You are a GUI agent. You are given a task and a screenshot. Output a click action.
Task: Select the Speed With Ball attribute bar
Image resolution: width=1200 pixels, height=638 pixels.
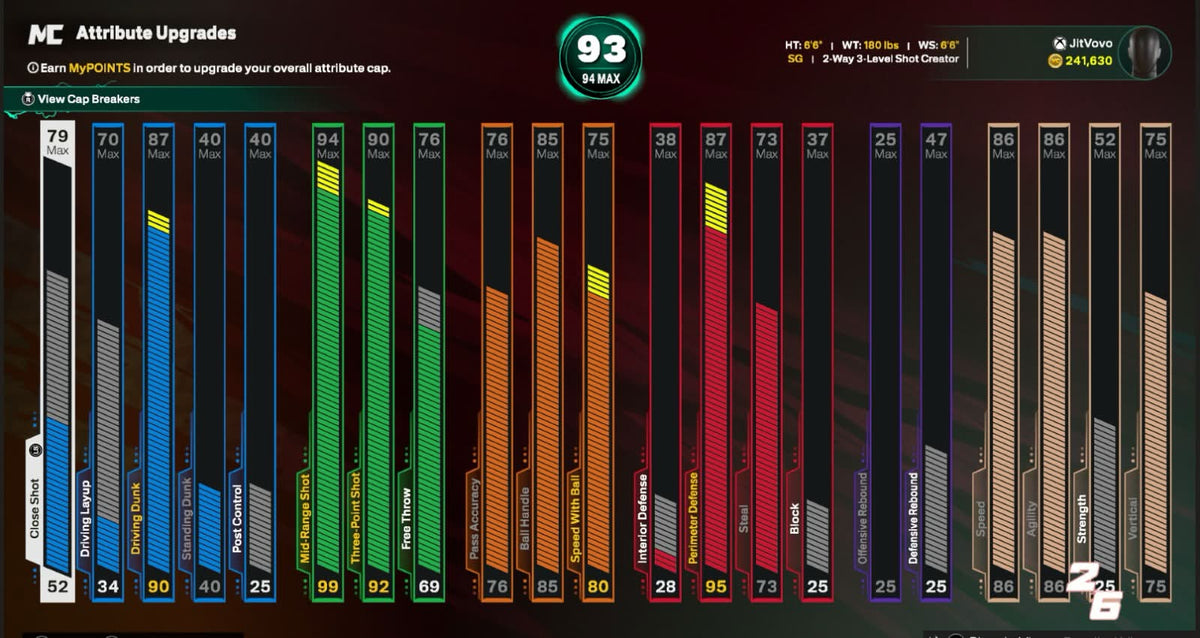point(598,360)
